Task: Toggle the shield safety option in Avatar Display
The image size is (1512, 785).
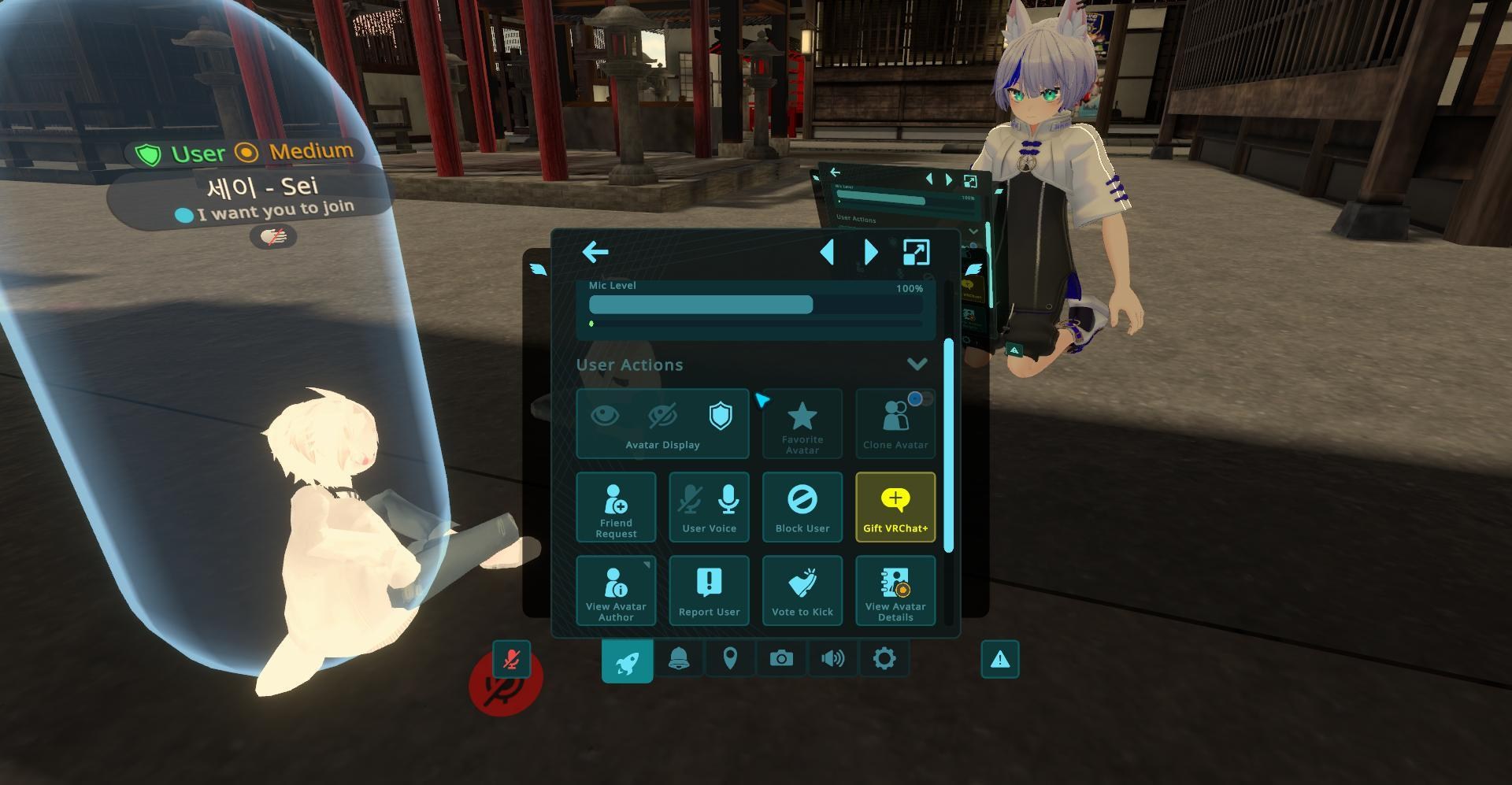Action: pyautogui.click(x=721, y=415)
